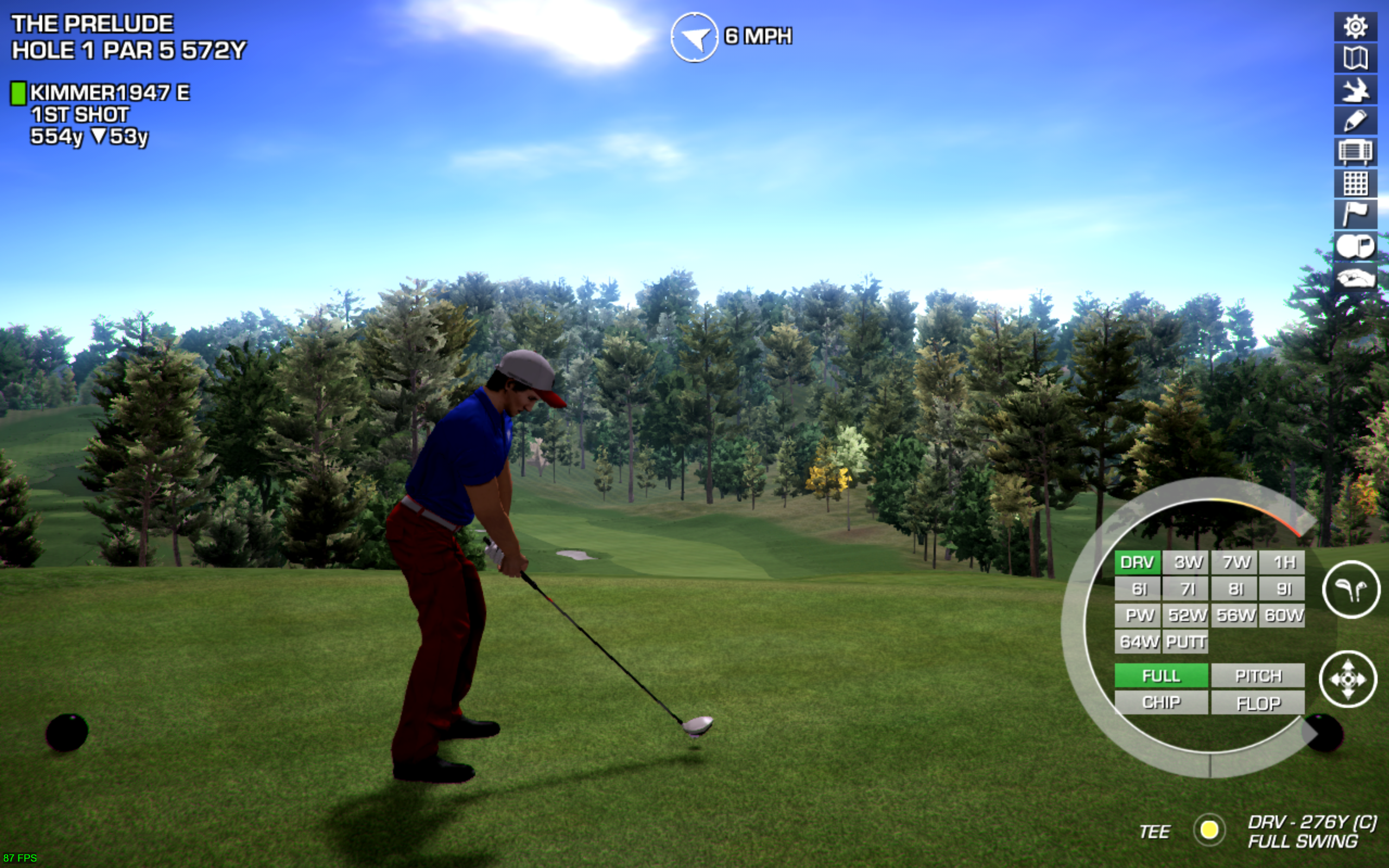Switch to the 6I iron
The height and width of the screenshot is (868, 1389).
click(x=1138, y=589)
